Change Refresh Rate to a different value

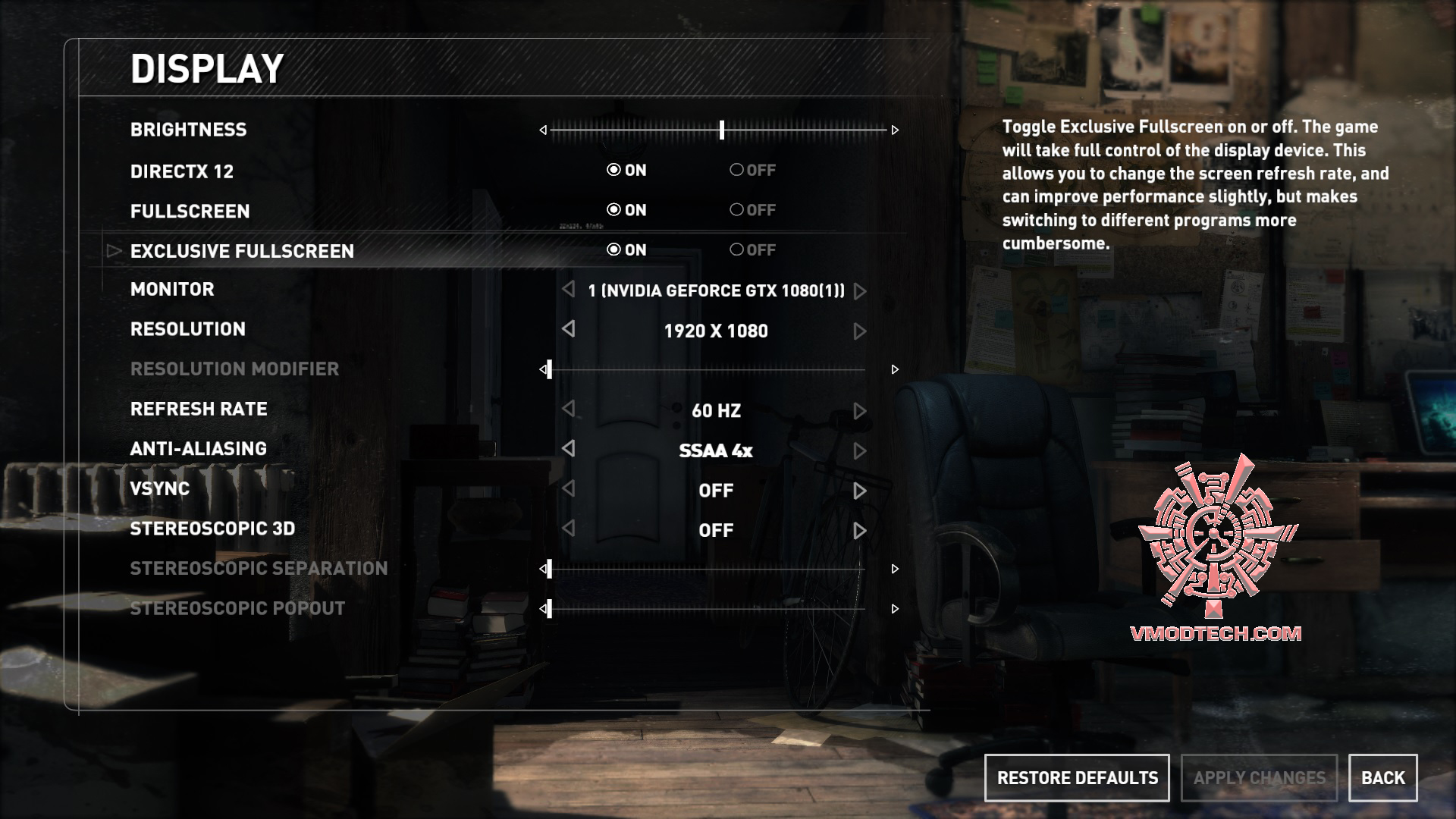(859, 410)
